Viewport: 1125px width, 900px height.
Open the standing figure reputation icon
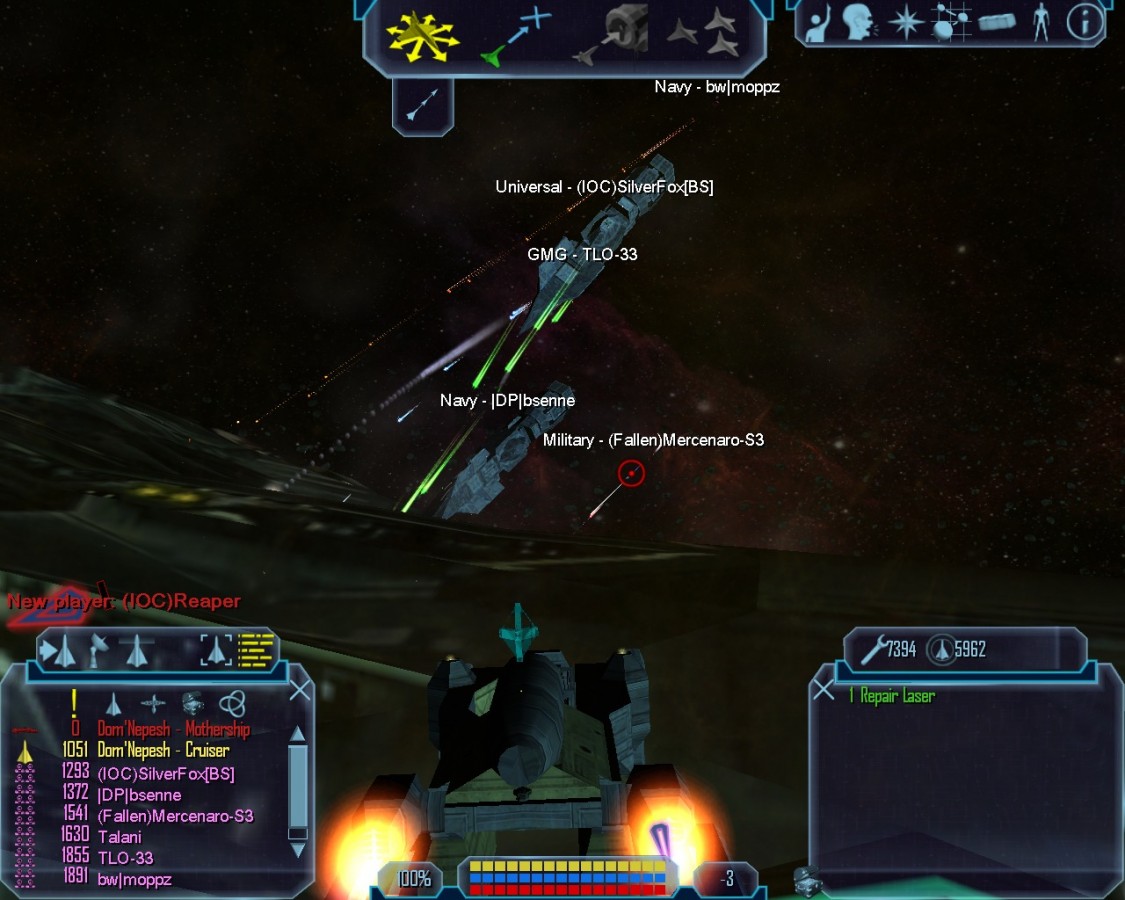tap(1041, 22)
